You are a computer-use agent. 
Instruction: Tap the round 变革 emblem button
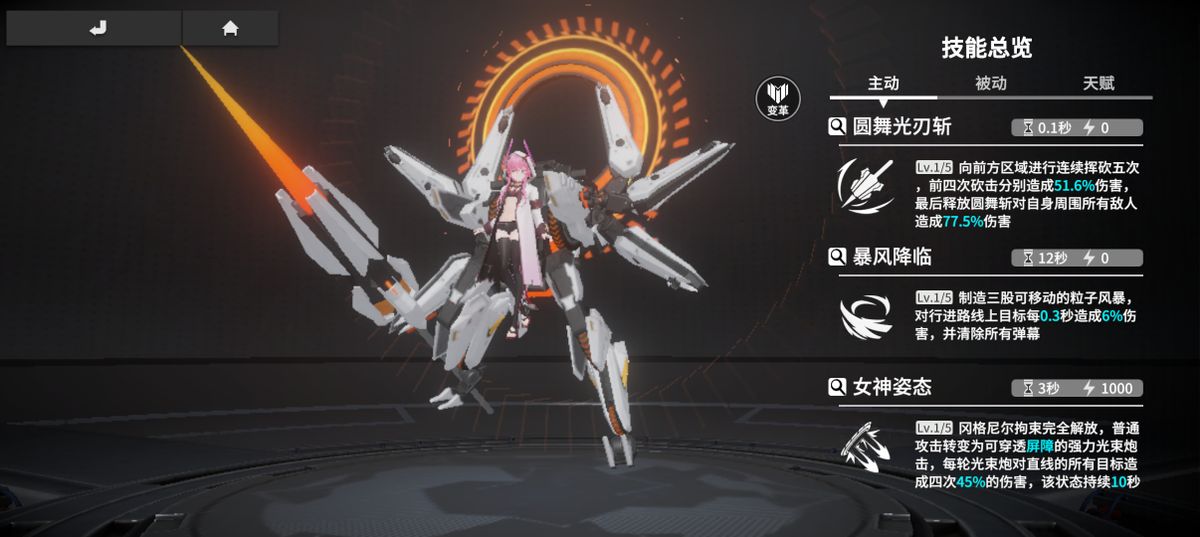(x=778, y=99)
